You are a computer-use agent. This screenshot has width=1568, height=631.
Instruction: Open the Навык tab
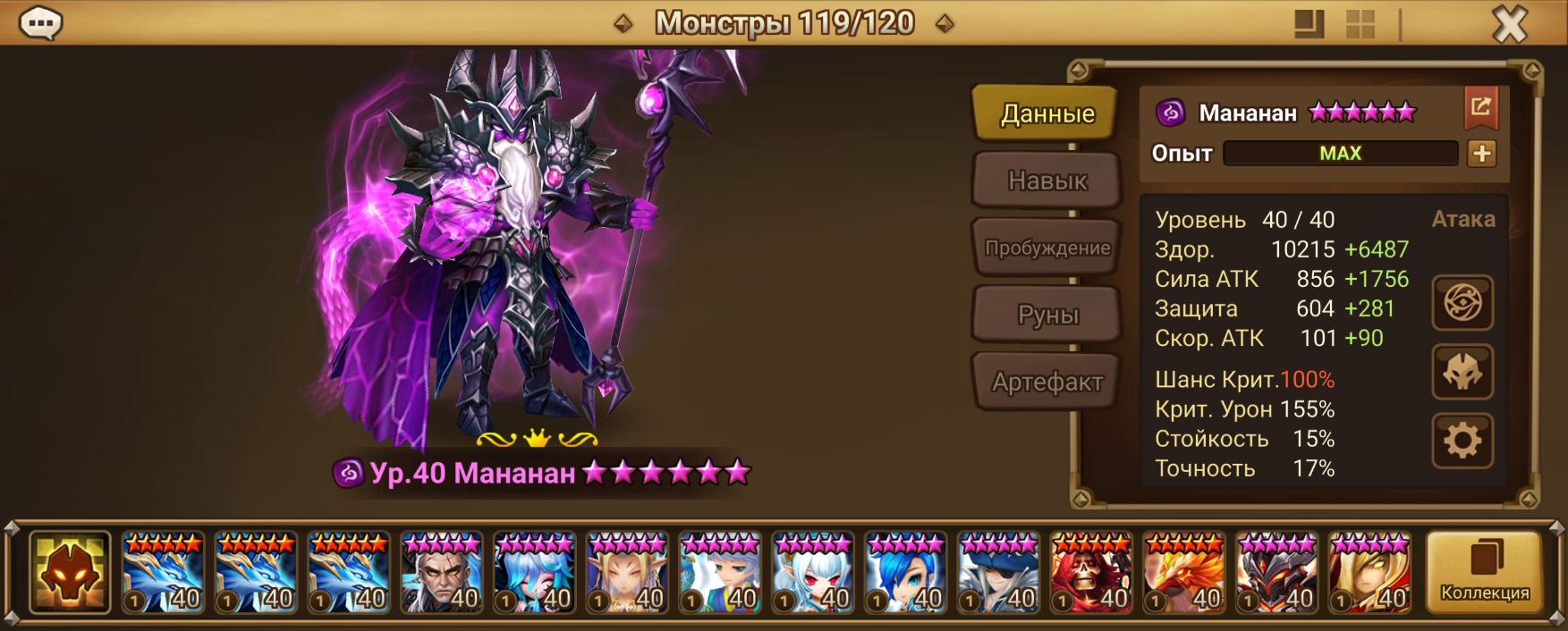point(1047,181)
